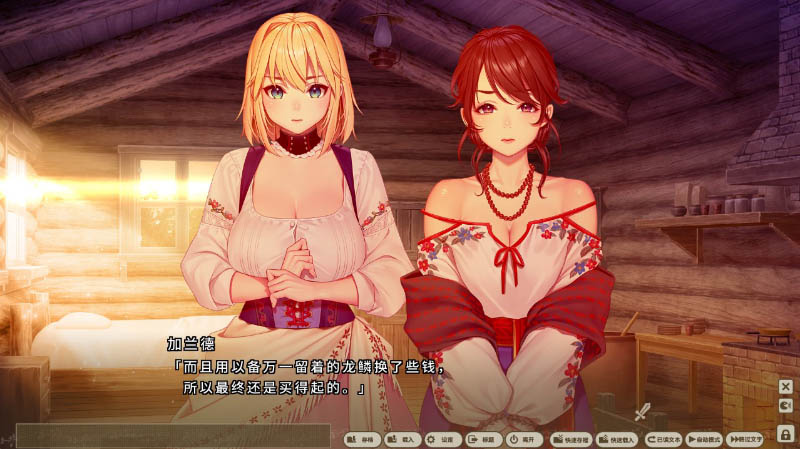Screen dimensions: 800x449
Task: Click the 离开 quit button
Action: click(522, 439)
